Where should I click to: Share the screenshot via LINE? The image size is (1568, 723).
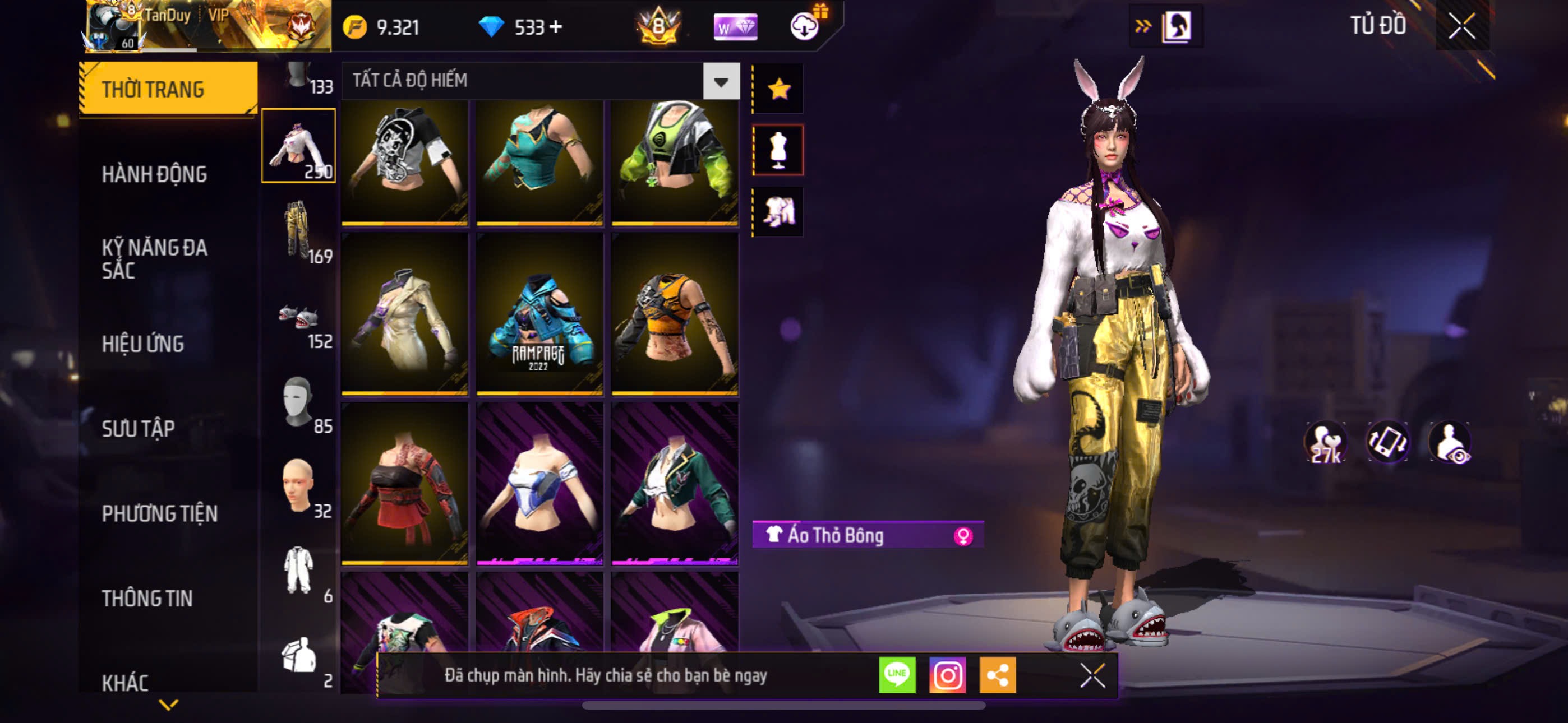point(897,675)
